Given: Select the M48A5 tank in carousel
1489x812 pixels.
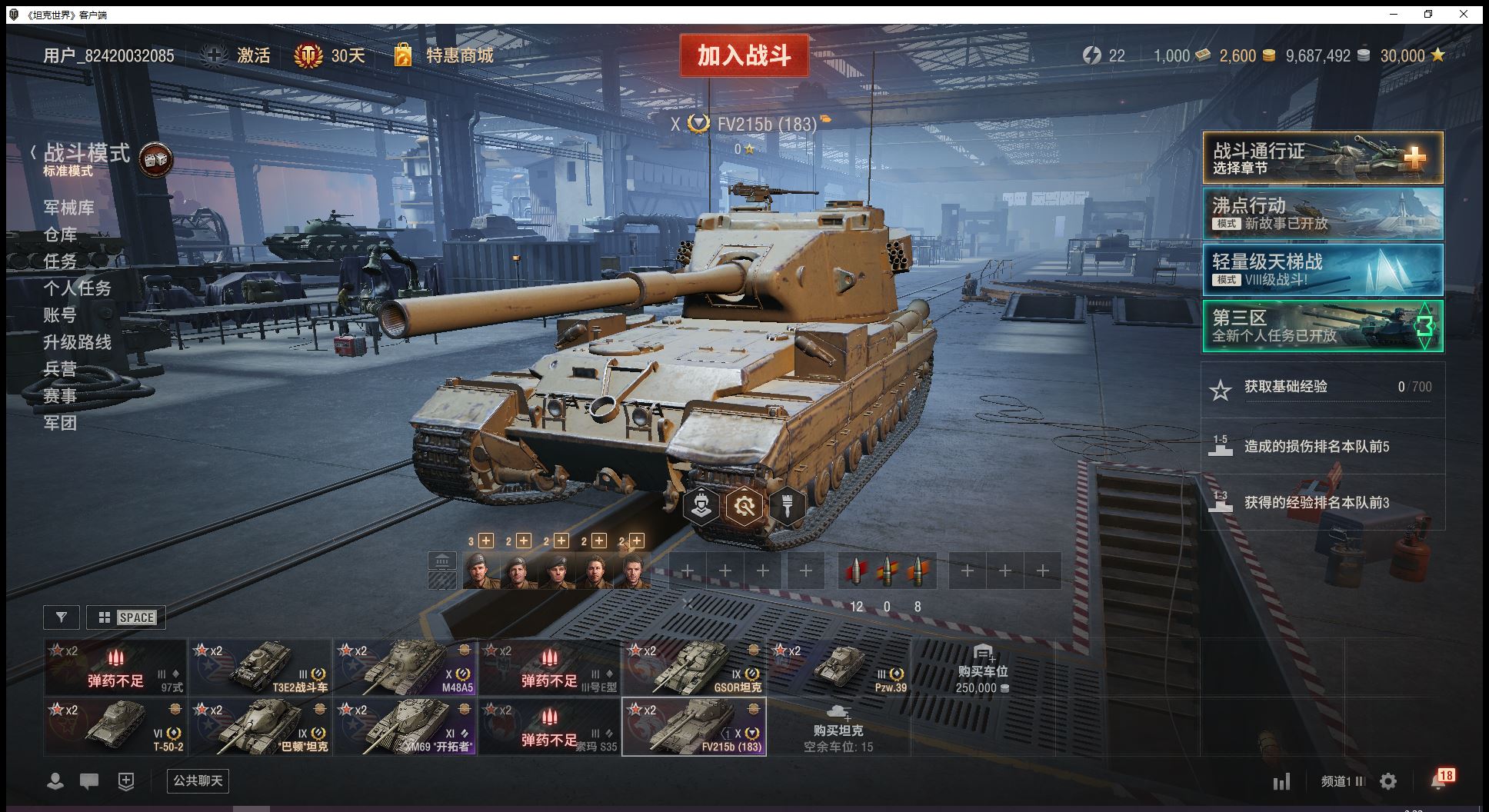Looking at the screenshot, I should coord(405,667).
